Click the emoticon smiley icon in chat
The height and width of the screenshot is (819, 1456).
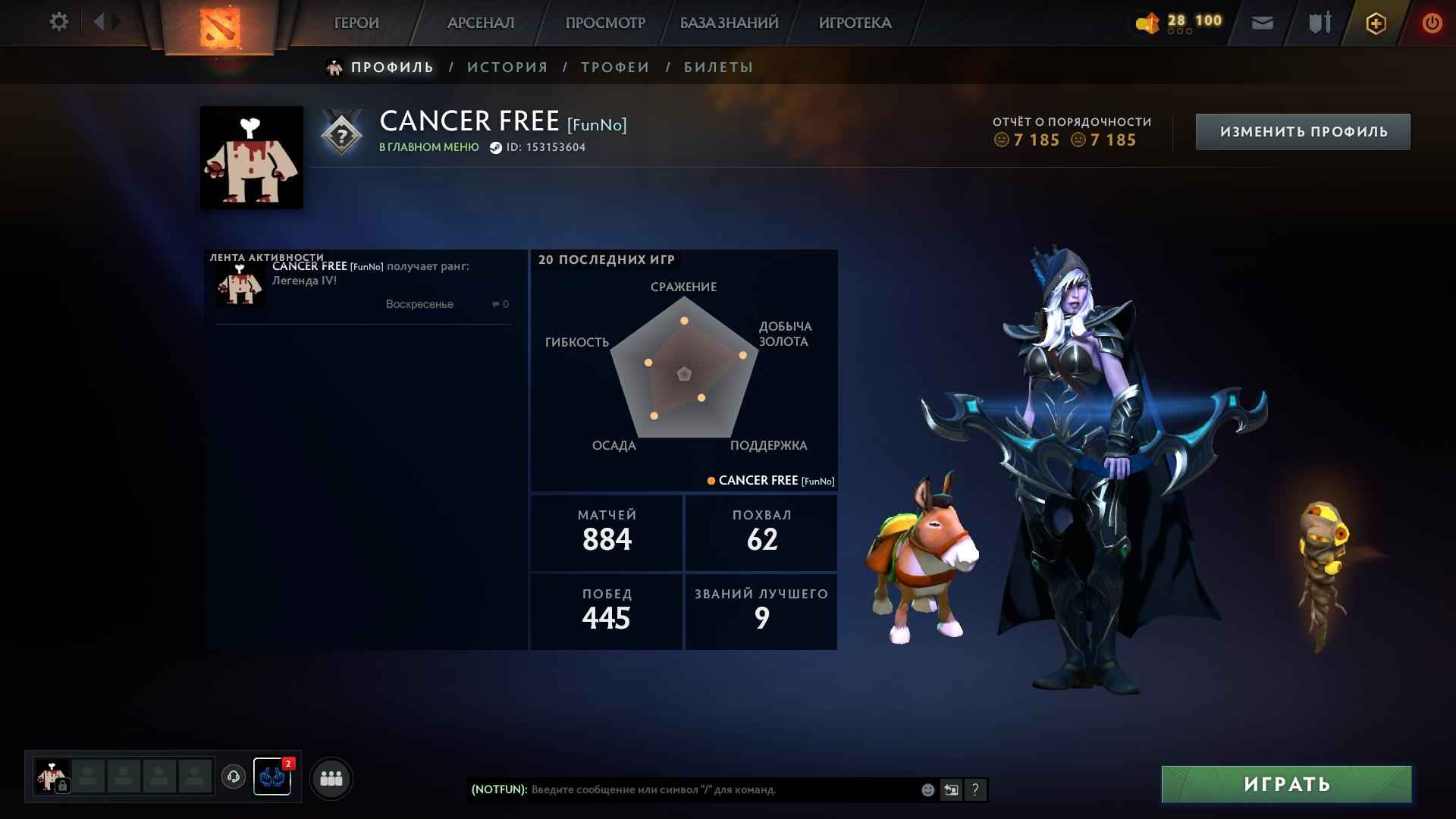click(x=927, y=789)
